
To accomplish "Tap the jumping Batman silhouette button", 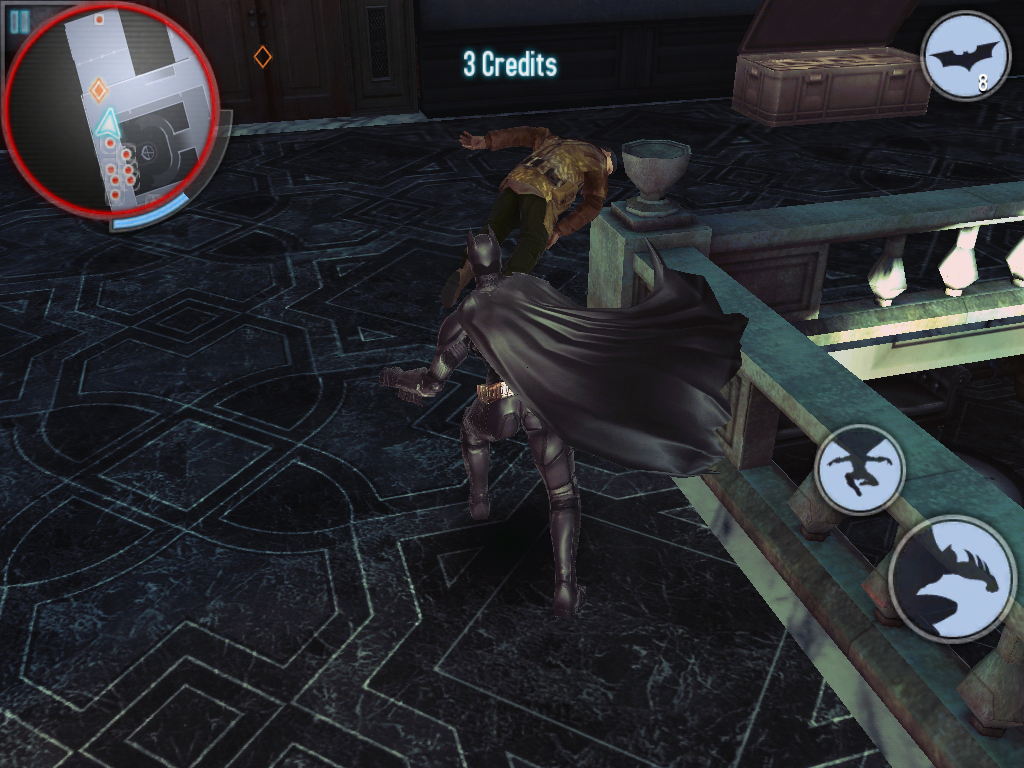I will coord(860,469).
